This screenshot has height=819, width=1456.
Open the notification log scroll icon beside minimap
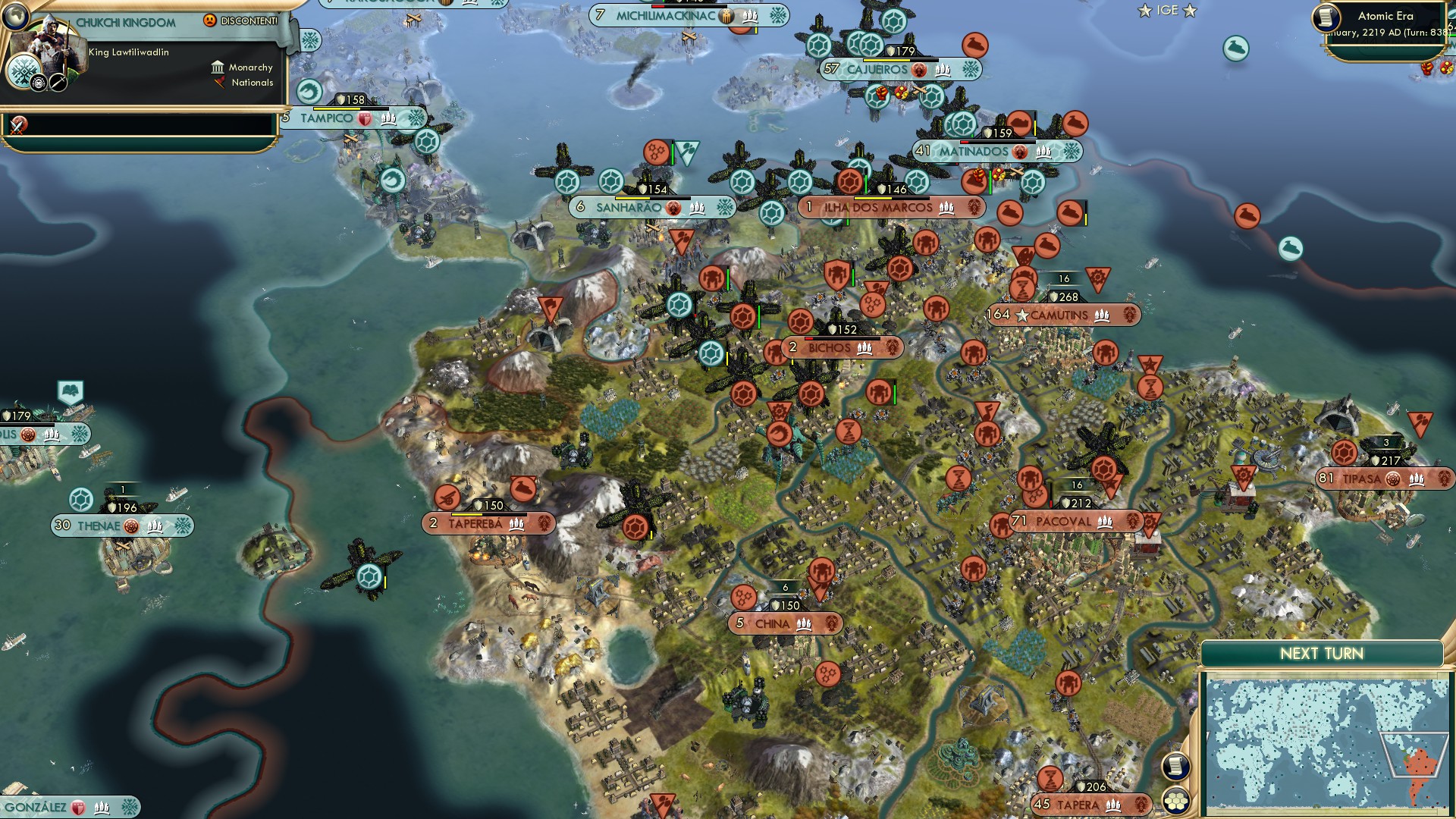[x=1177, y=767]
